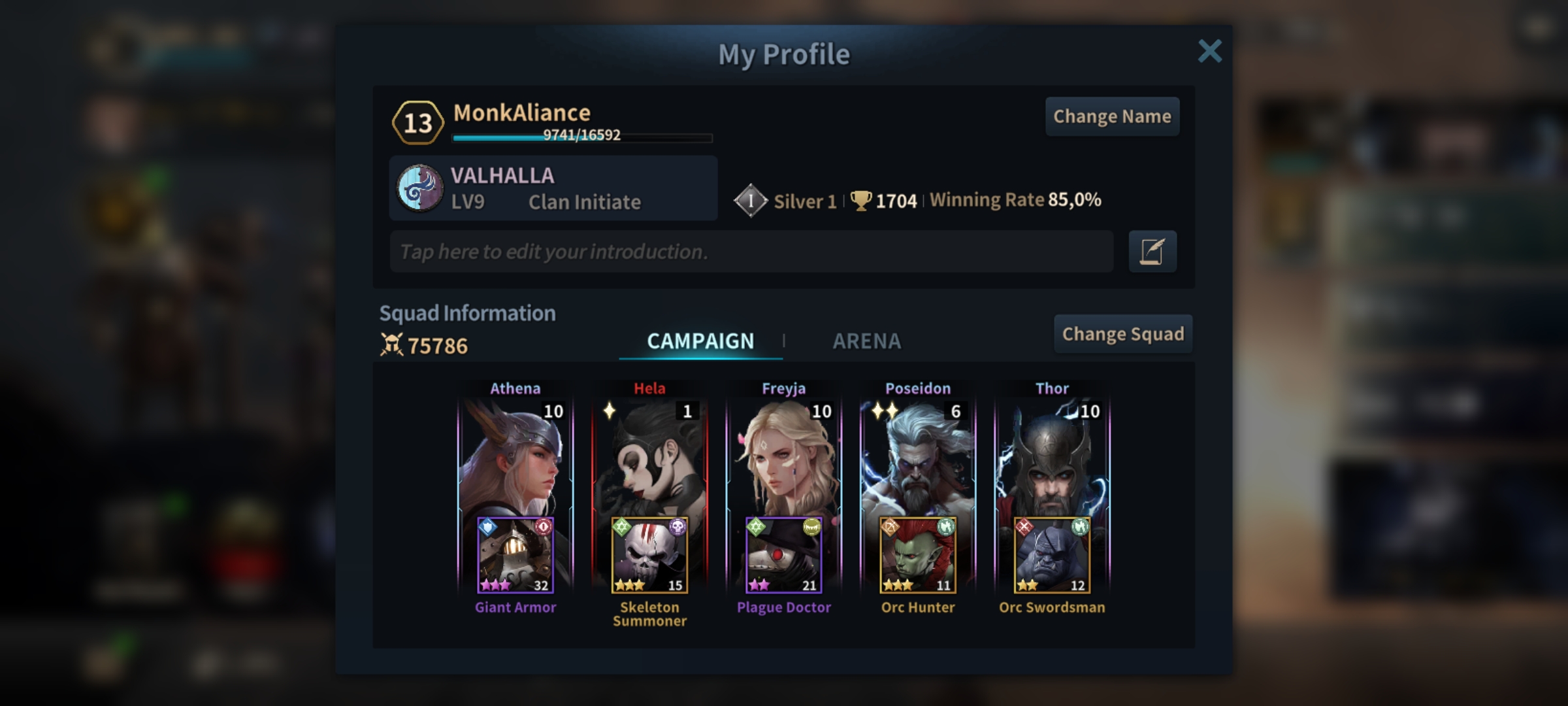The width and height of the screenshot is (1568, 706).
Task: Select the CAMPAIGN squad tab
Action: pyautogui.click(x=700, y=341)
